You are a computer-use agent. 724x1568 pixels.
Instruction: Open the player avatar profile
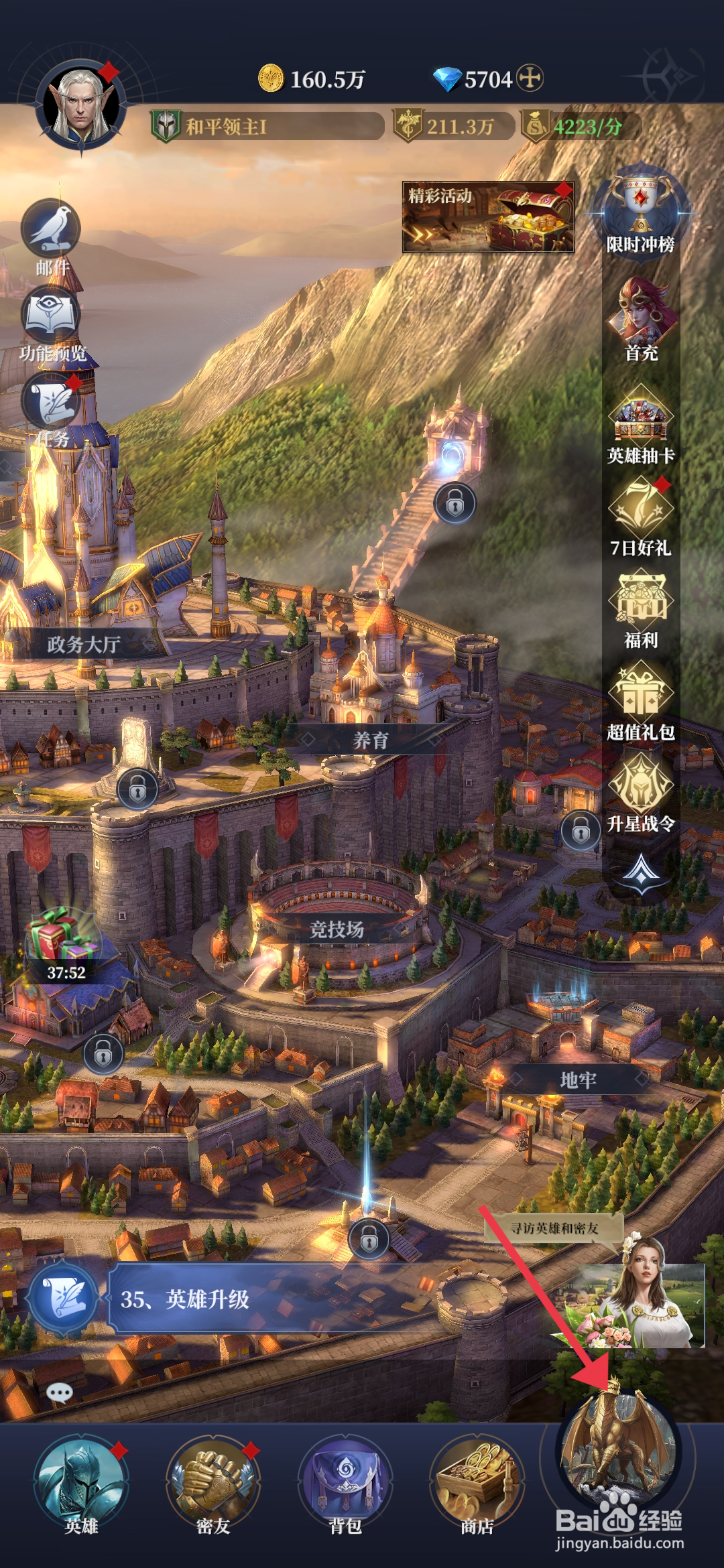click(82, 107)
